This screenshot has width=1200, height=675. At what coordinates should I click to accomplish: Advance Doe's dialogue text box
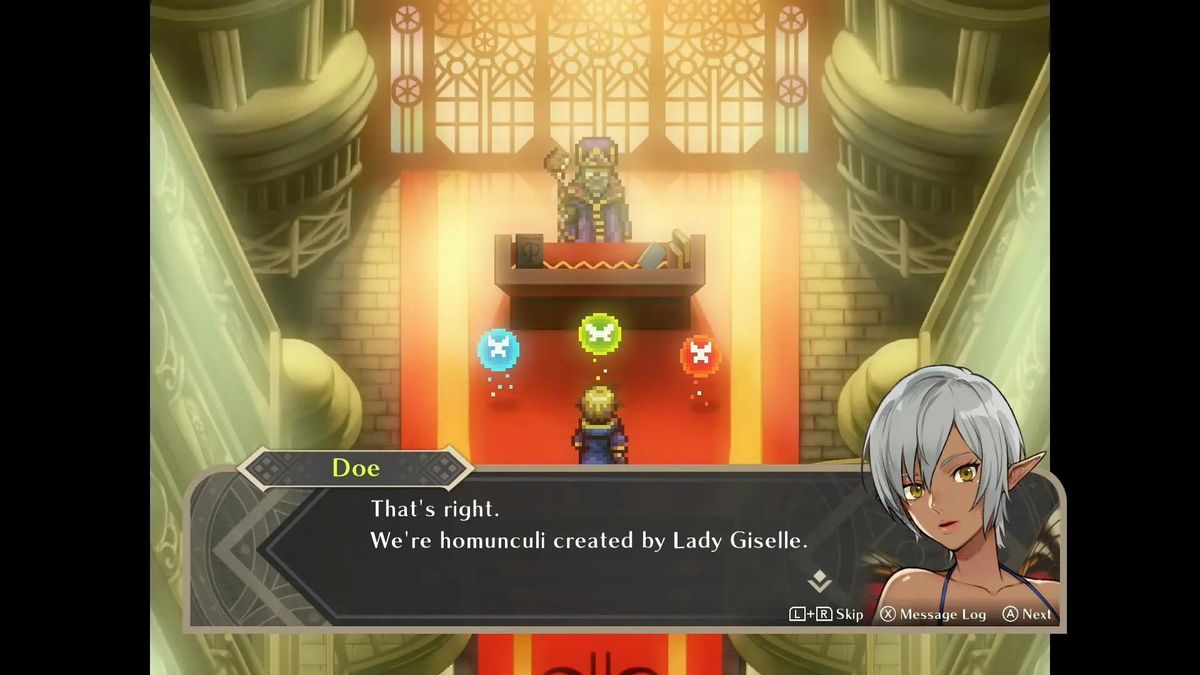click(1027, 614)
